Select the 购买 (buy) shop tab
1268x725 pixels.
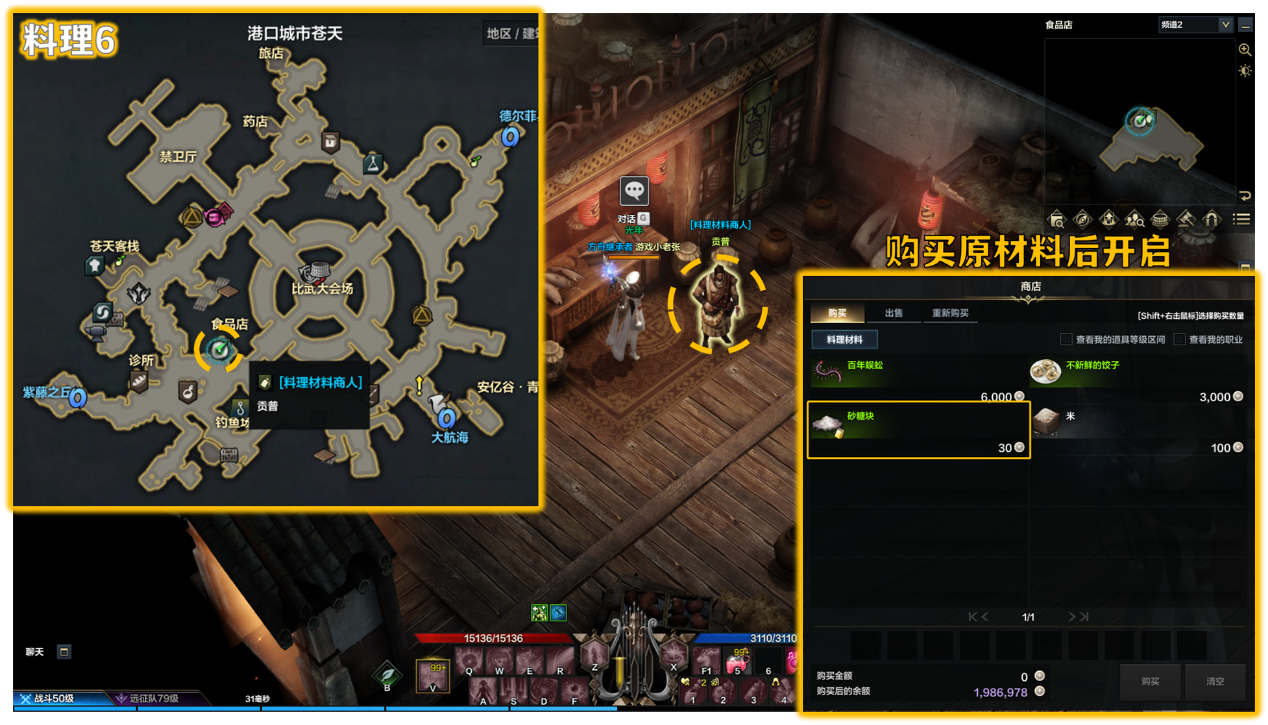(837, 313)
